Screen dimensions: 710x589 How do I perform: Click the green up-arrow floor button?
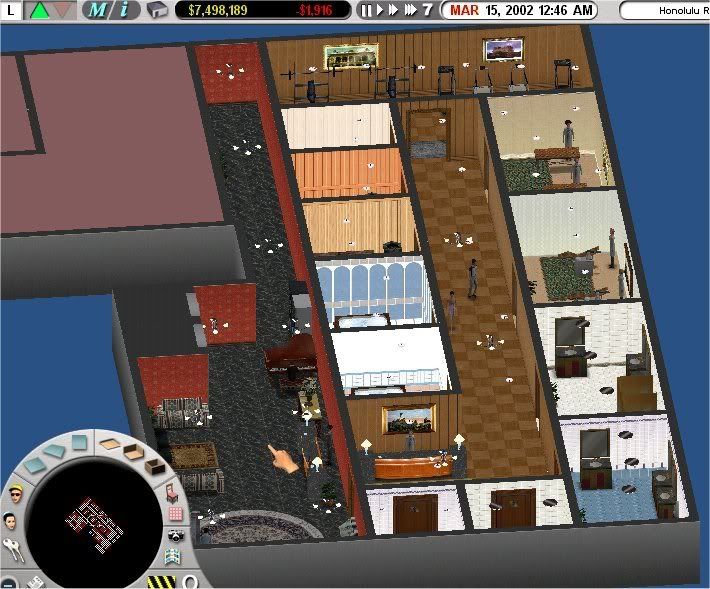[x=38, y=11]
